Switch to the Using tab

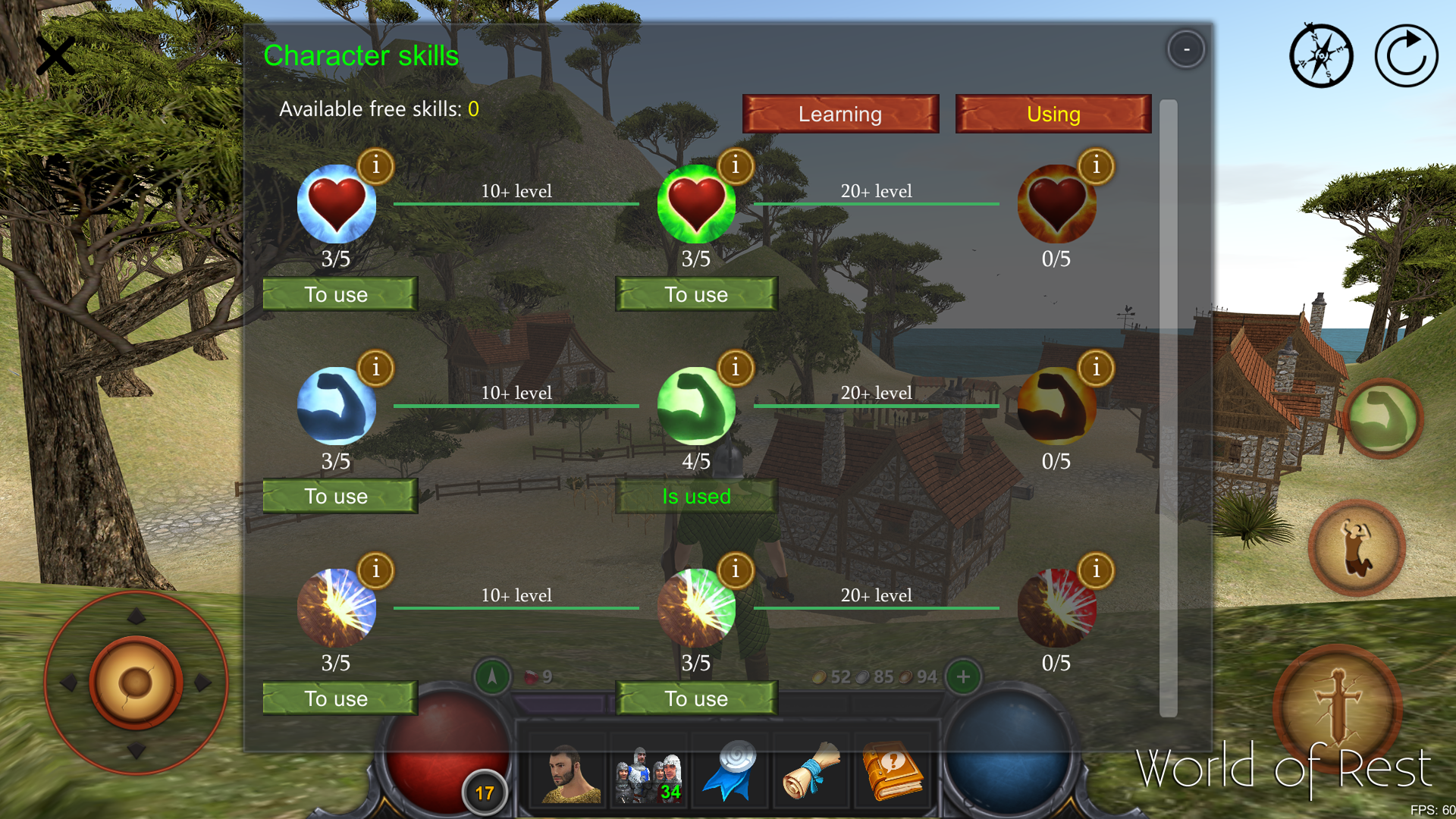coord(1053,114)
